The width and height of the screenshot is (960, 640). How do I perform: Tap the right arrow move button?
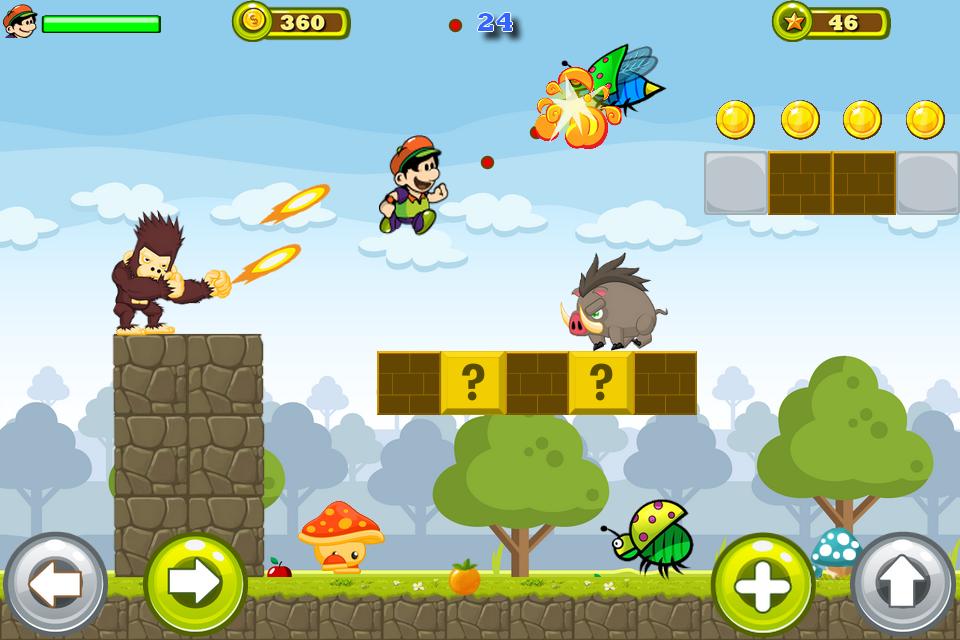pyautogui.click(x=195, y=584)
